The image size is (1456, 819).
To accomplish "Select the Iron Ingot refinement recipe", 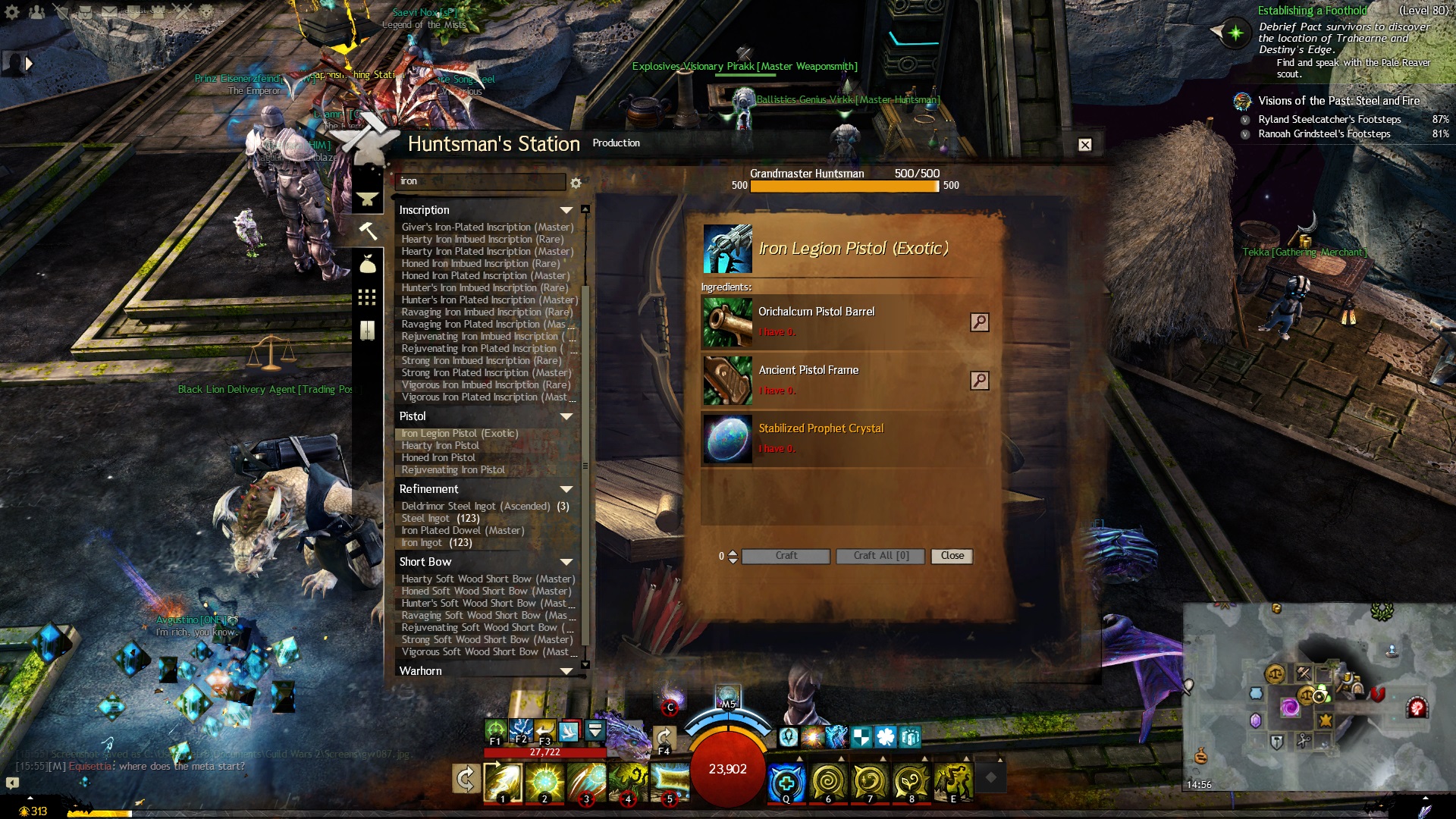I will pyautogui.click(x=436, y=543).
